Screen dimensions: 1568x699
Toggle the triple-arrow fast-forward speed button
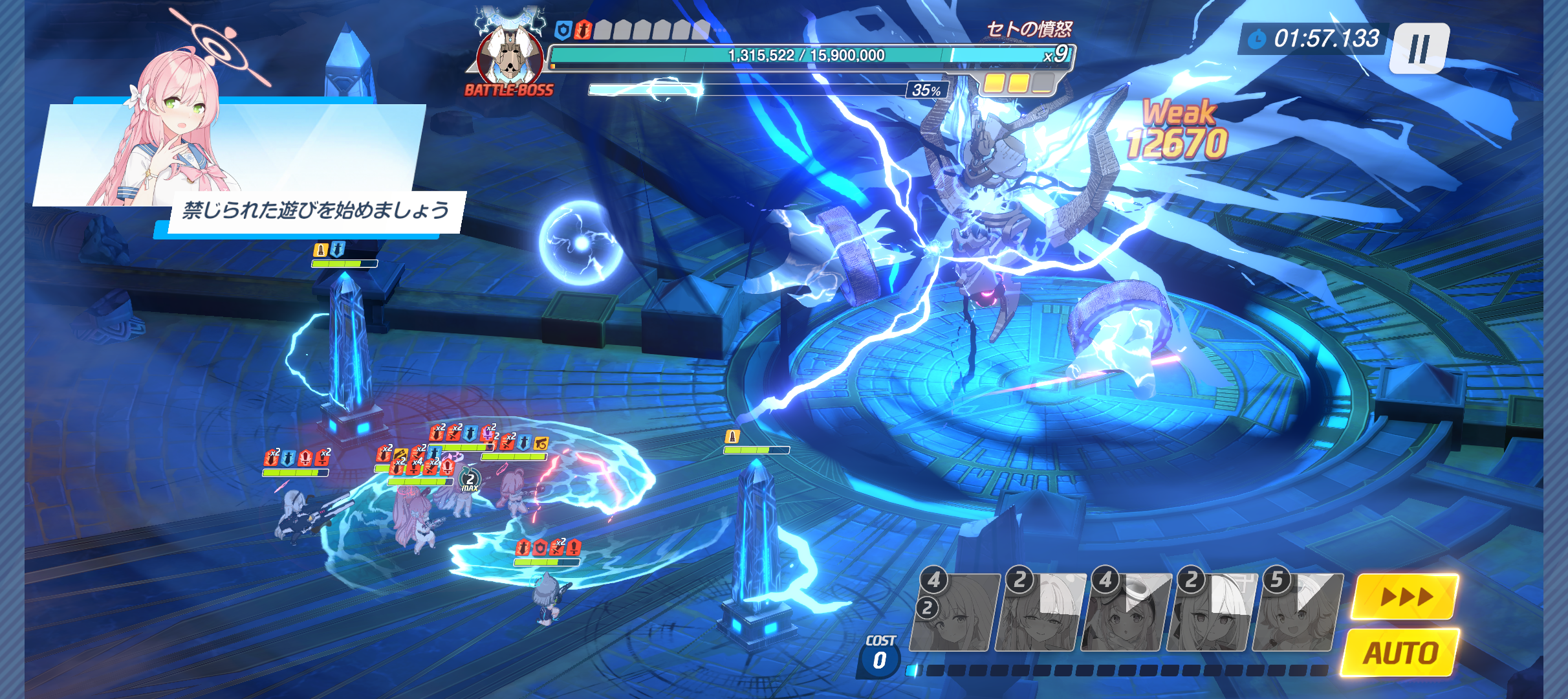[x=1405, y=596]
